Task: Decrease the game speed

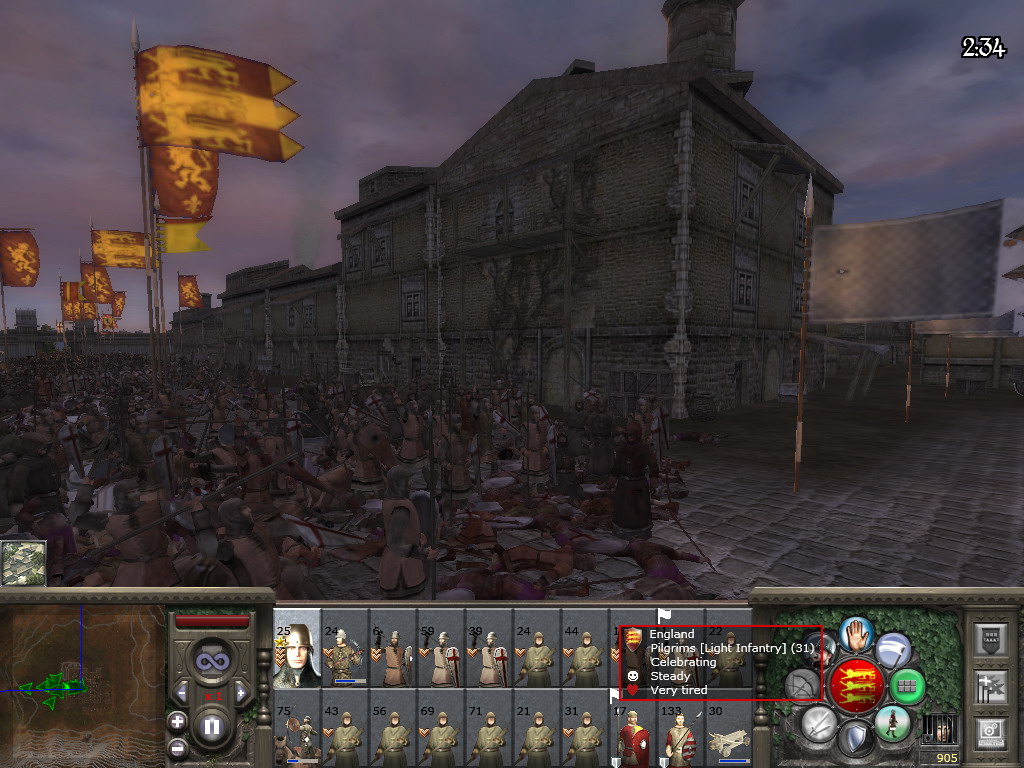Action: 182,691
